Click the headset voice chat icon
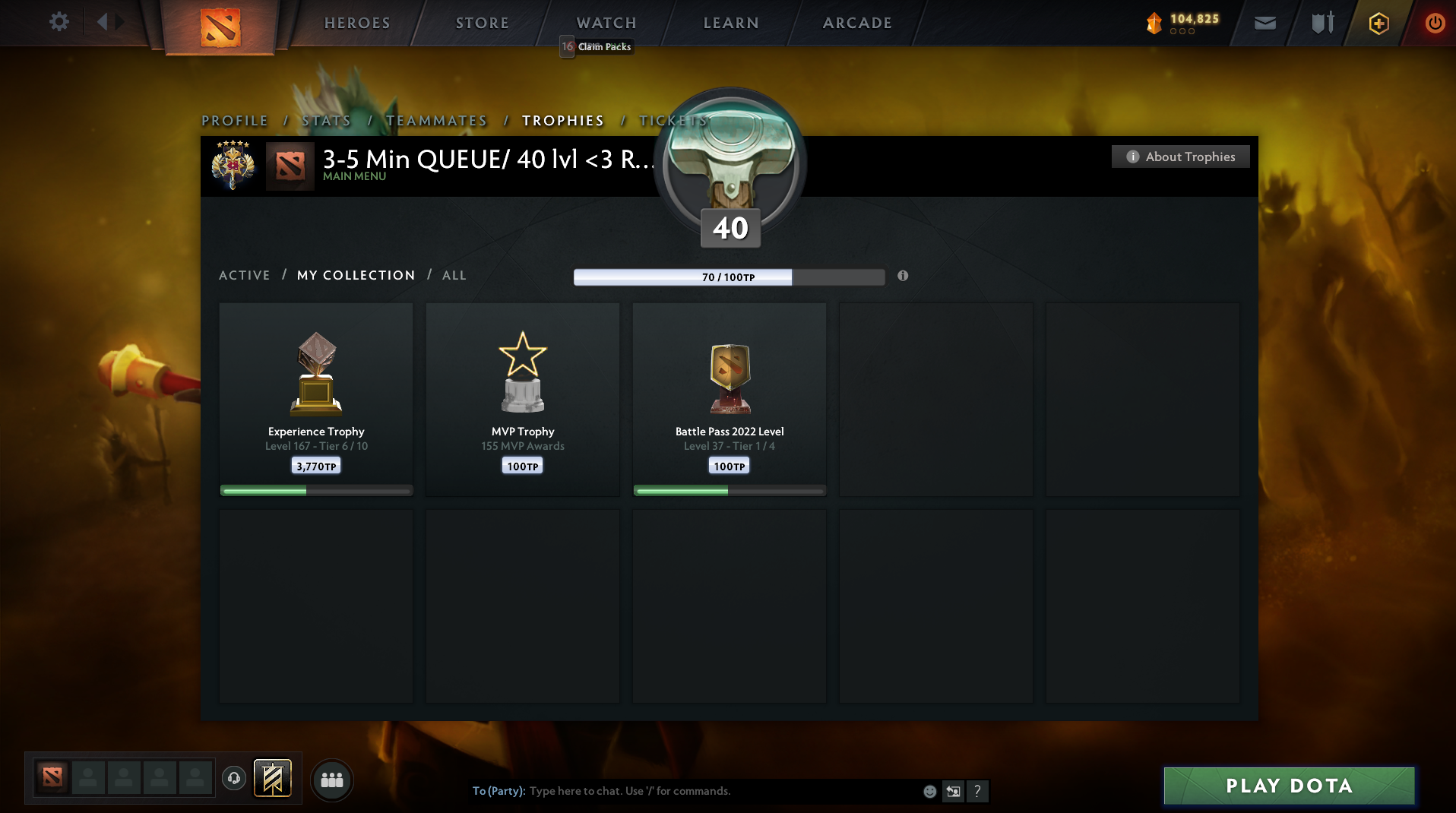The height and width of the screenshot is (813, 1456). click(233, 779)
